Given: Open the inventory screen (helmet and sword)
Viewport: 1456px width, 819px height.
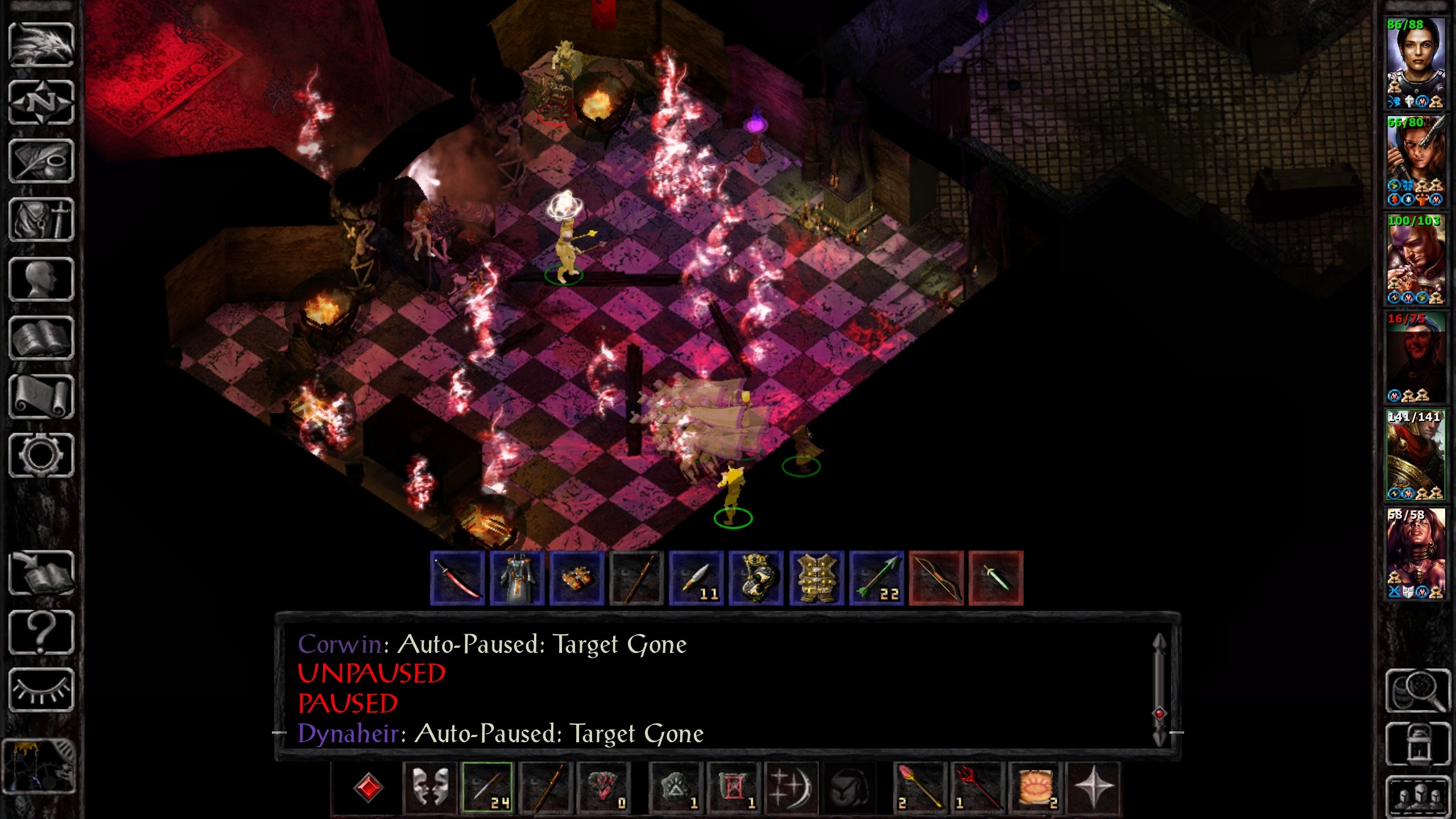Looking at the screenshot, I should click(41, 220).
